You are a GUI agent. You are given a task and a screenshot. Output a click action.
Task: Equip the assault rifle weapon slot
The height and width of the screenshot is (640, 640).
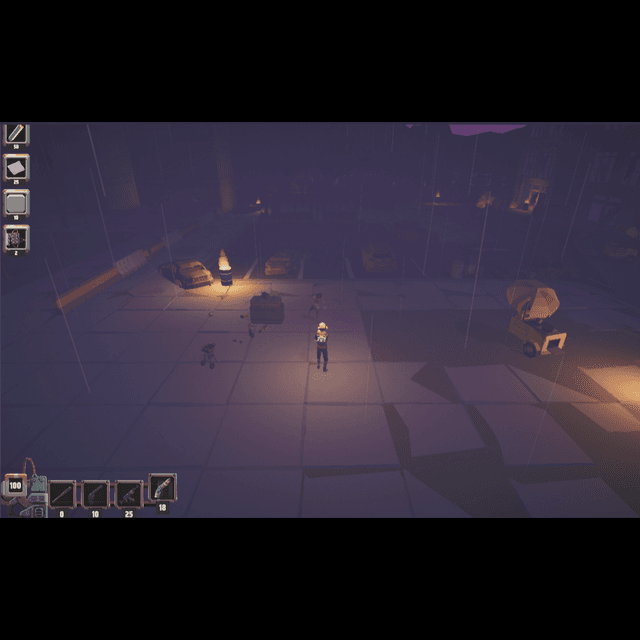129,493
